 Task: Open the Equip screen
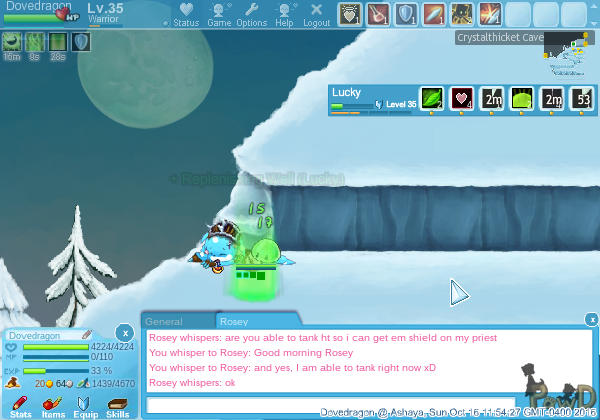coord(85,405)
